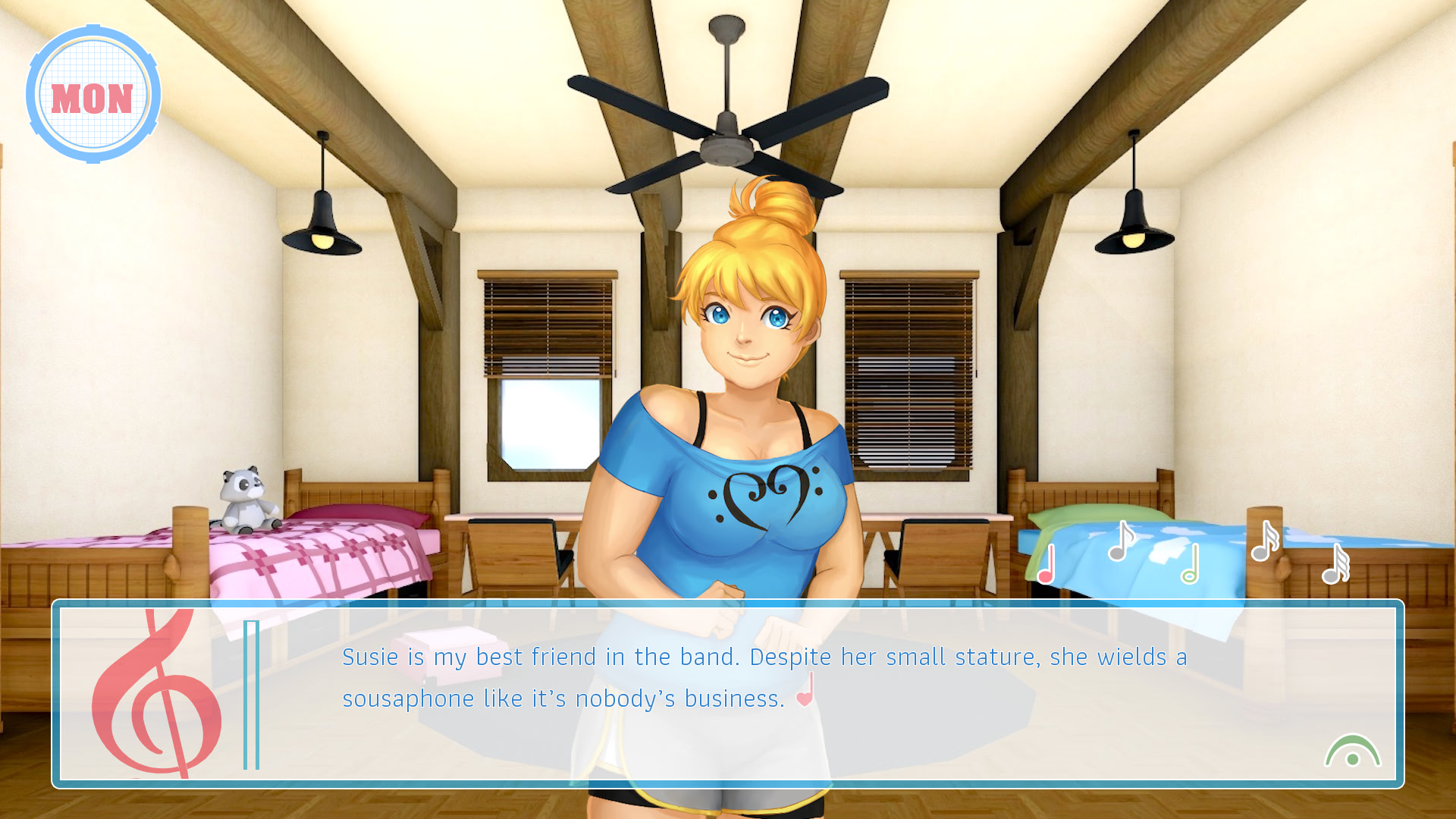1456x819 pixels.
Task: Activate the green half note icon
Action: pyautogui.click(x=1191, y=565)
